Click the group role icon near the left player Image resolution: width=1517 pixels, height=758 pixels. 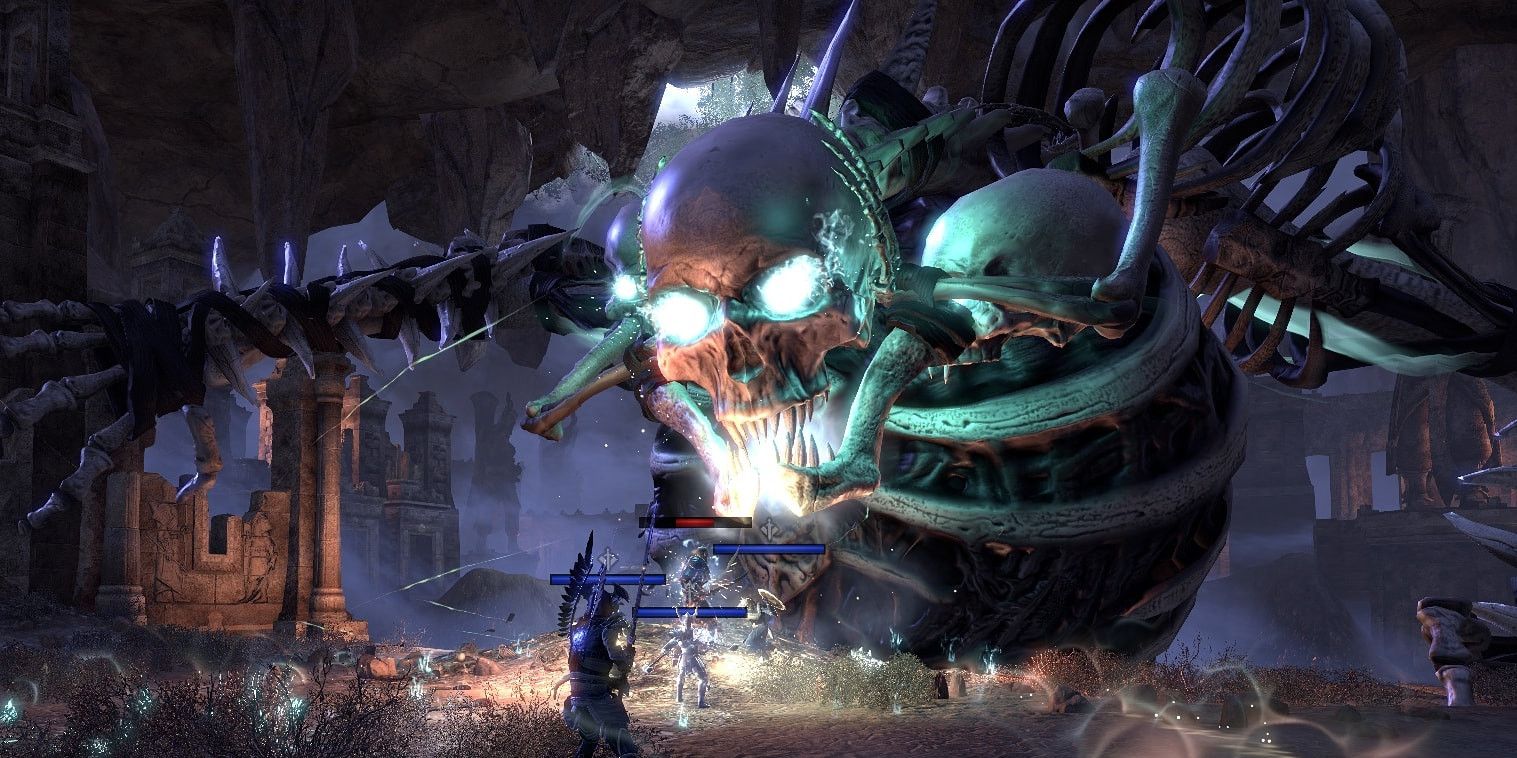coord(605,556)
